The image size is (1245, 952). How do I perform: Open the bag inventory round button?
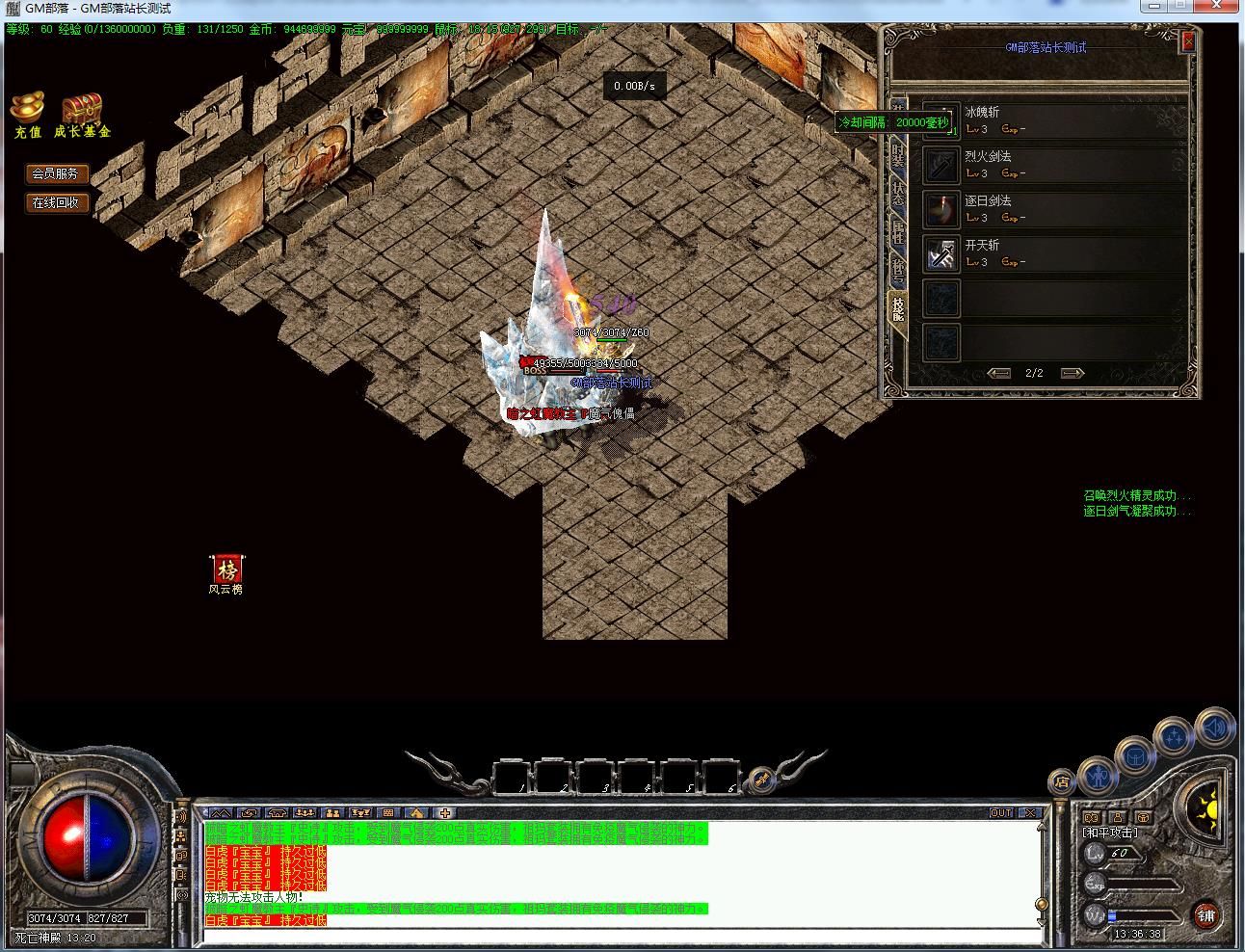tap(1136, 754)
